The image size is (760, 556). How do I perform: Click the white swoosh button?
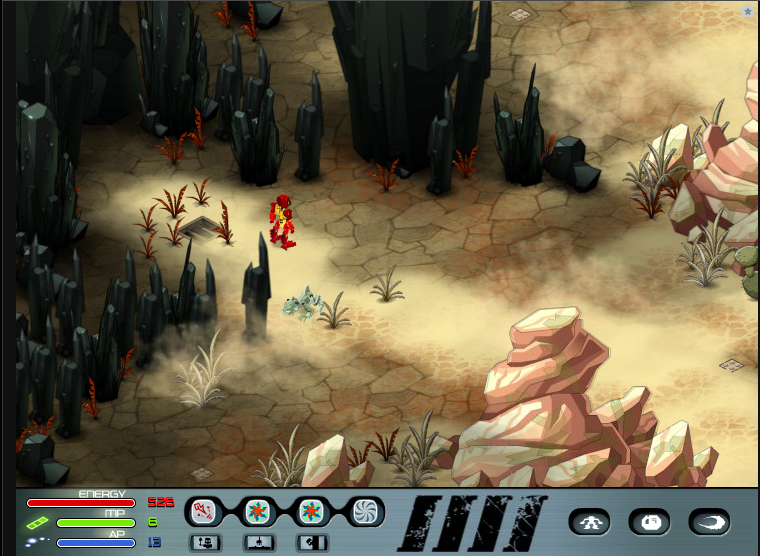click(709, 521)
